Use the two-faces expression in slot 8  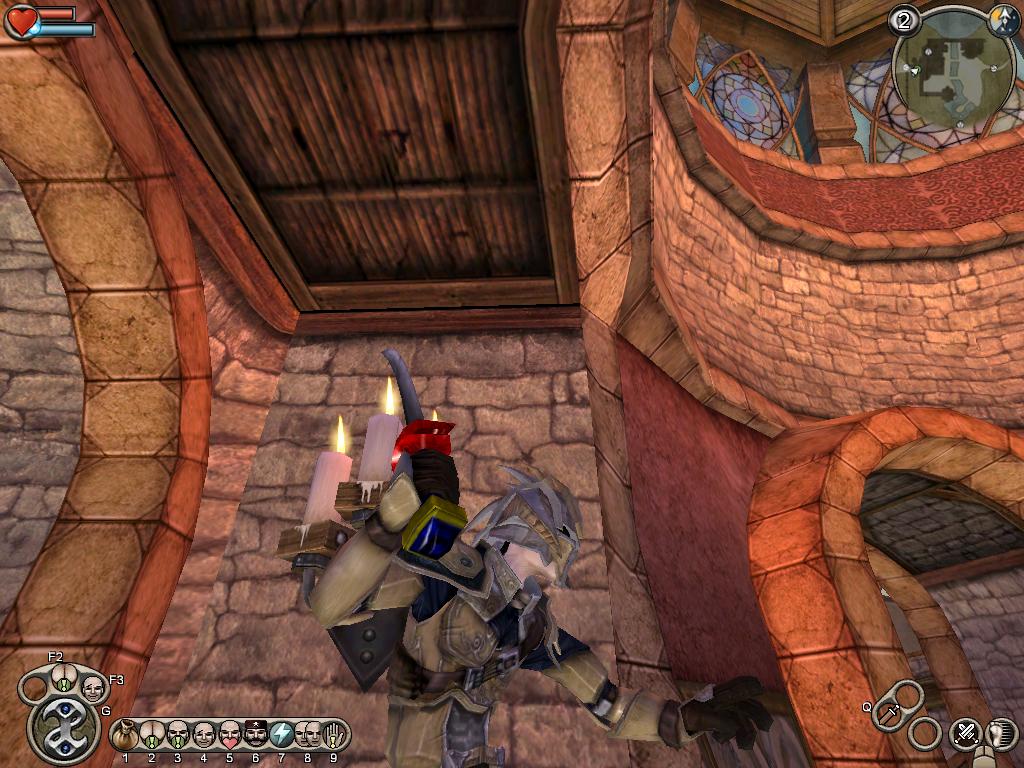click(307, 736)
